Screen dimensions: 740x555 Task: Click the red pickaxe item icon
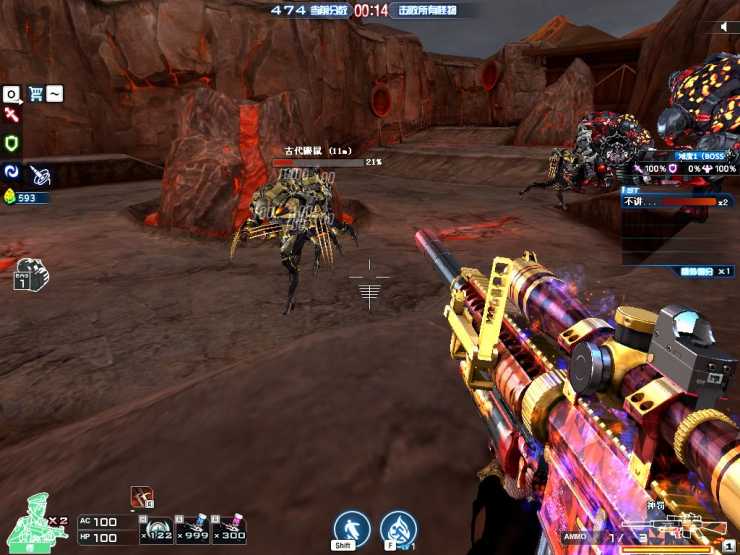pos(141,496)
